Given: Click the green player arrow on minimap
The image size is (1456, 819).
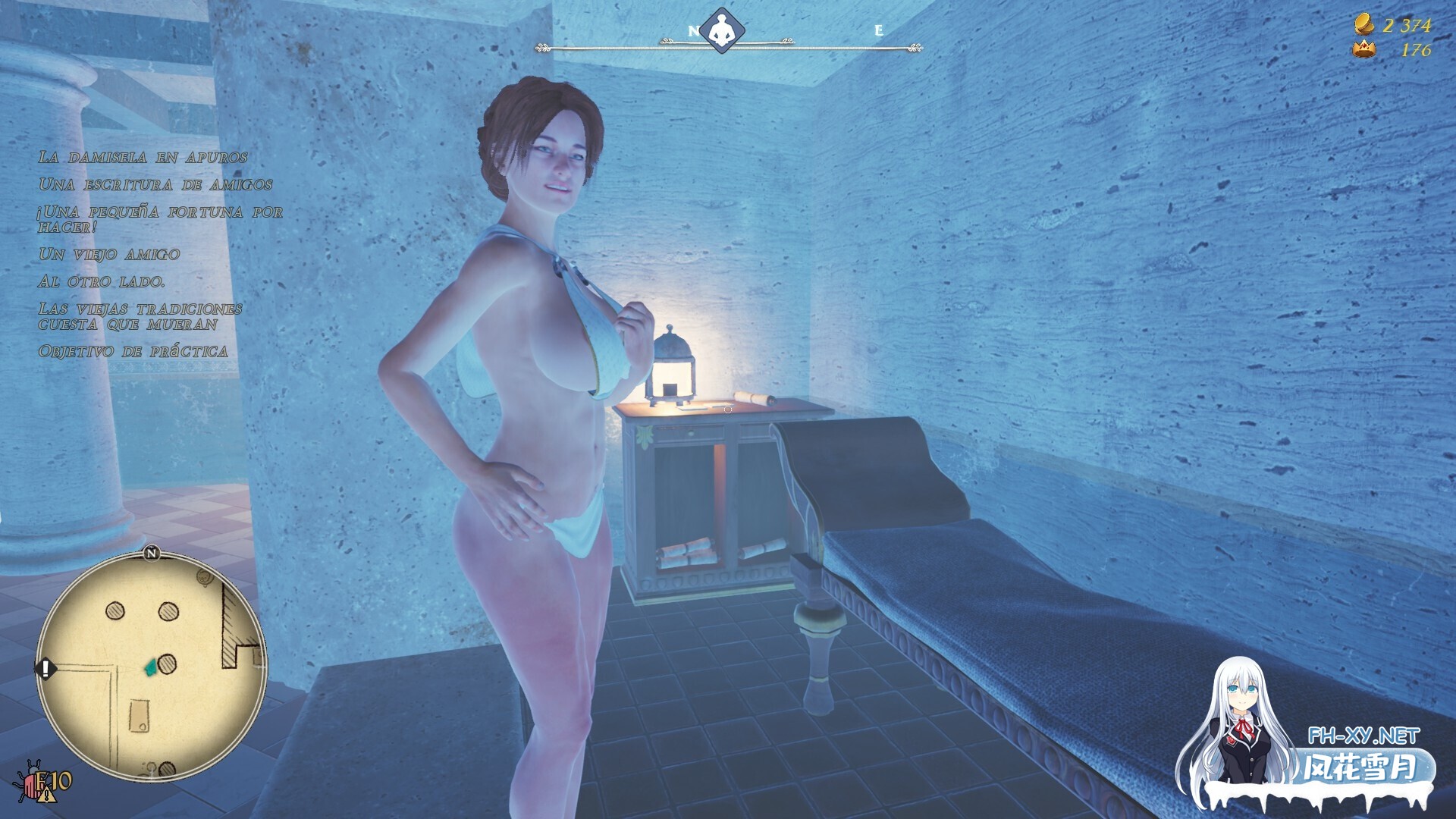Looking at the screenshot, I should [x=150, y=667].
